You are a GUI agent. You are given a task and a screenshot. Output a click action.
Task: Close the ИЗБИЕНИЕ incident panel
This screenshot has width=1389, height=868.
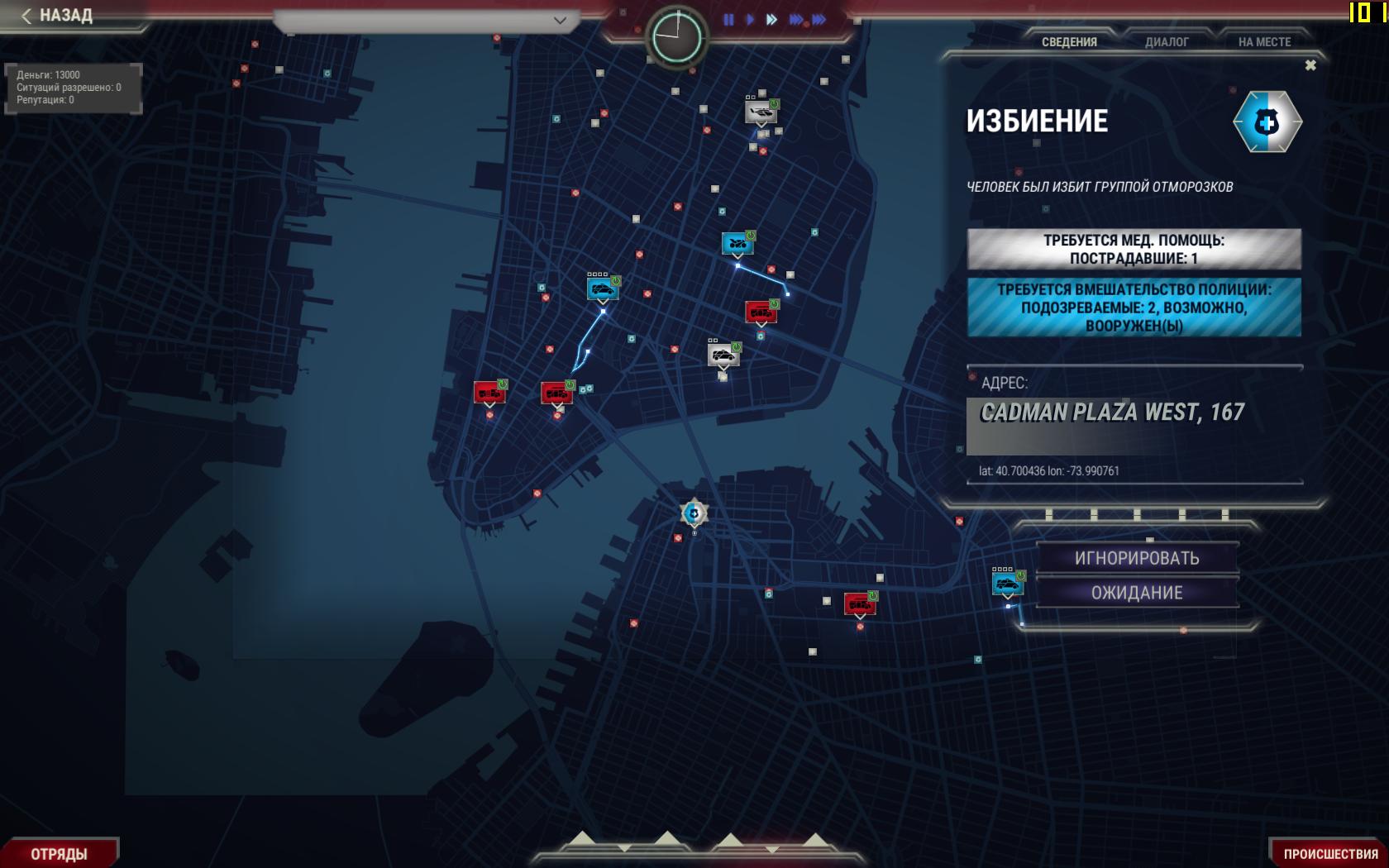[1310, 65]
